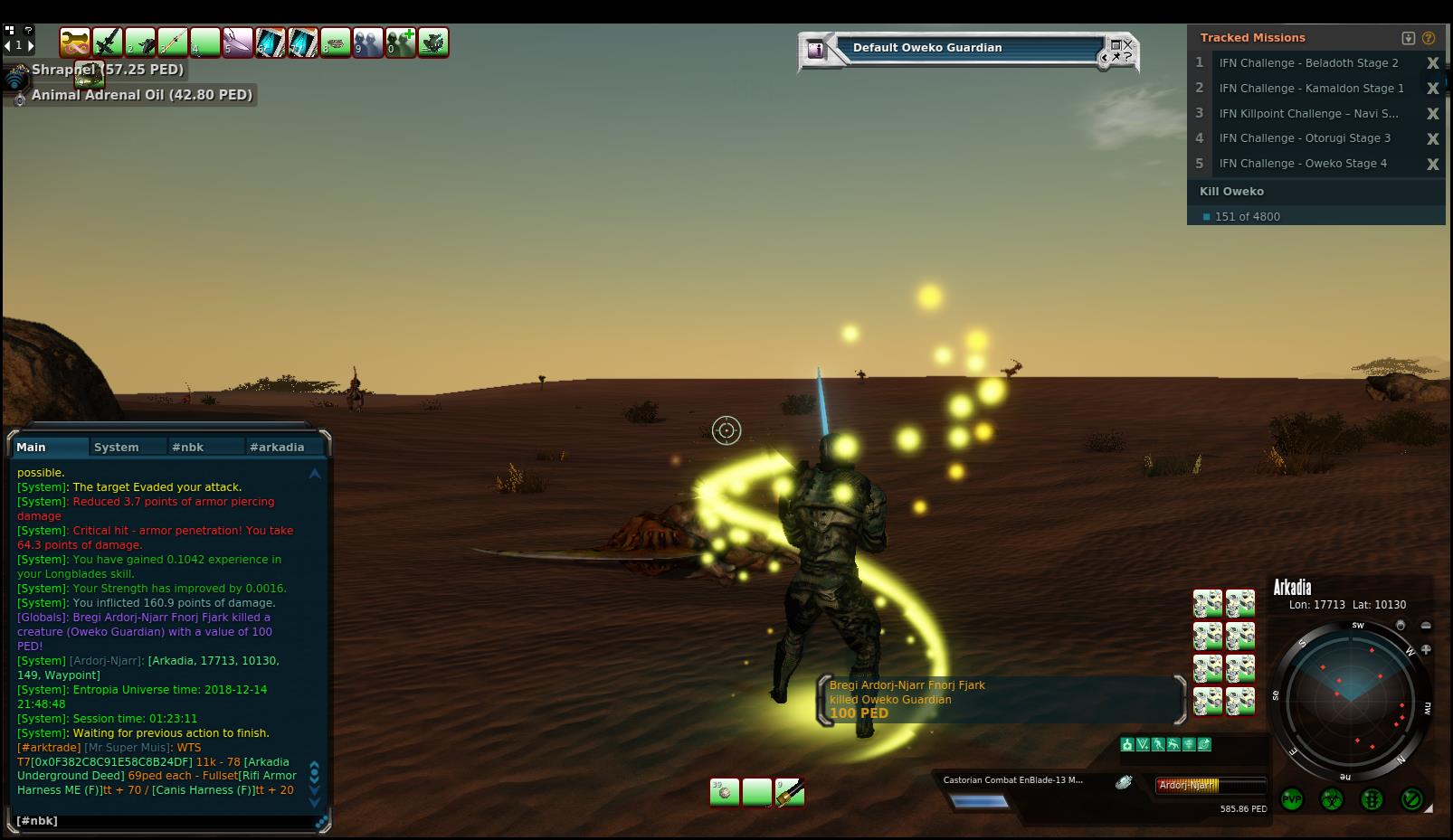The height and width of the screenshot is (840, 1453).
Task: Open Tracked Missions help icon
Action: (1429, 38)
